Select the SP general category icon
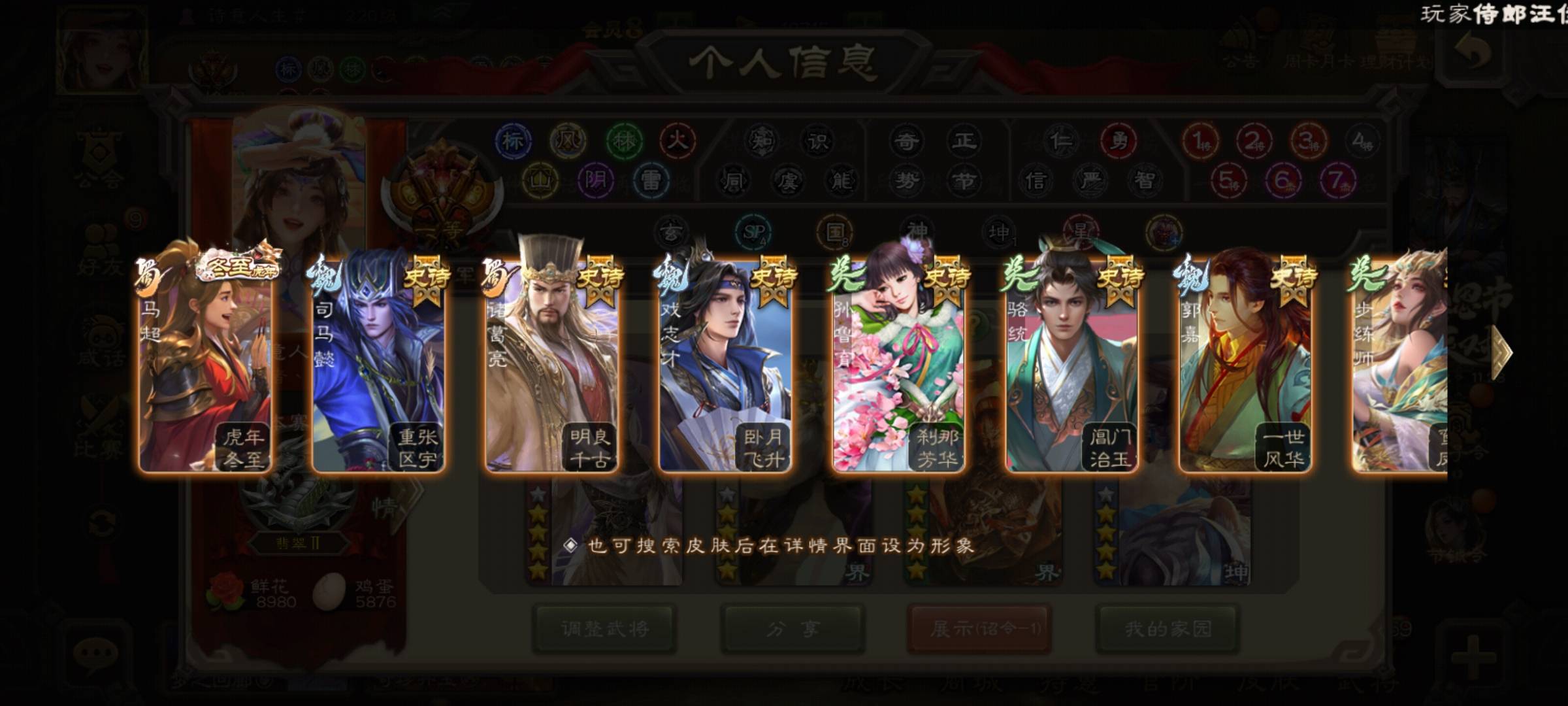Screen dimensions: 1568x706 (753, 232)
